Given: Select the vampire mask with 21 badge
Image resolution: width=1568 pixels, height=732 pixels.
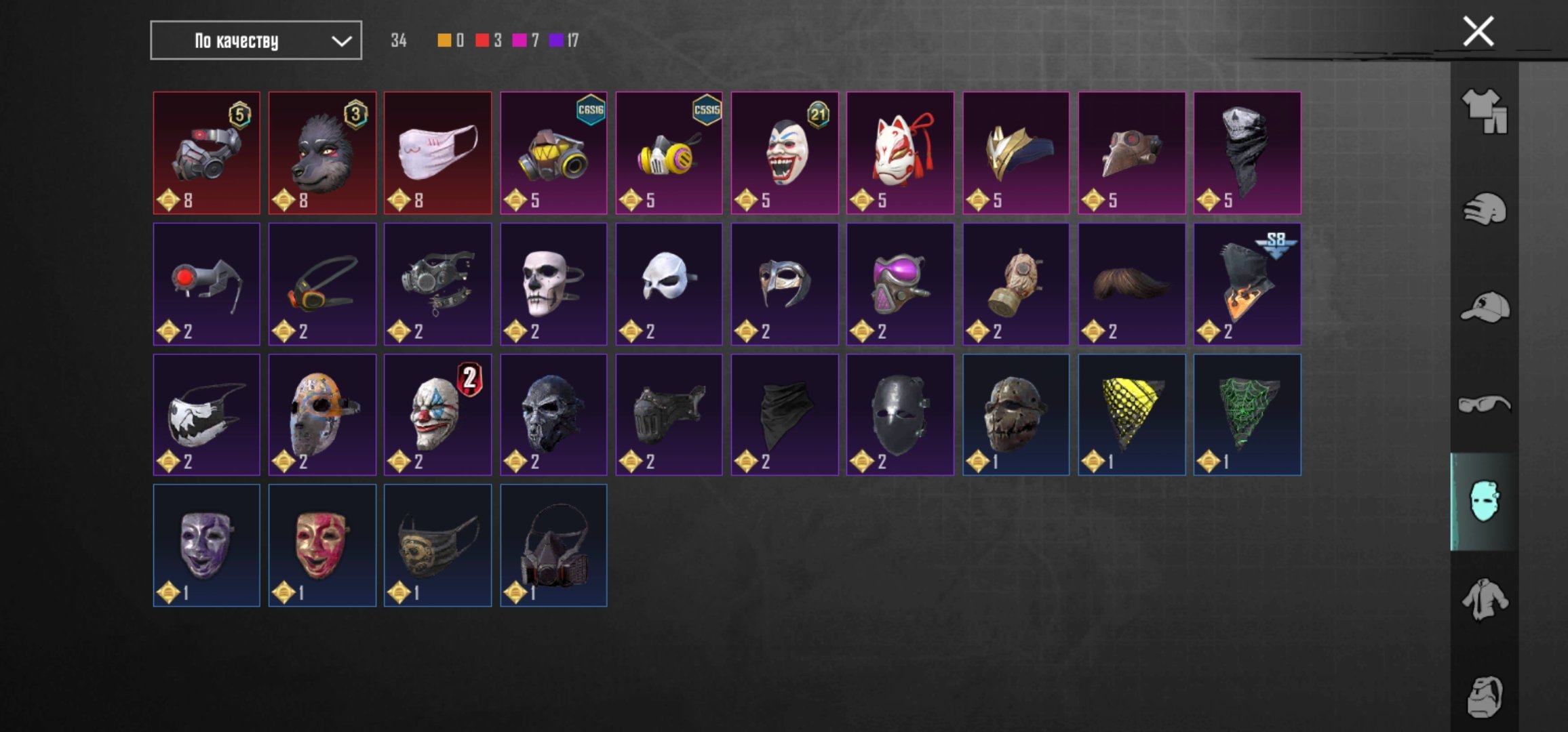Looking at the screenshot, I should click(785, 153).
